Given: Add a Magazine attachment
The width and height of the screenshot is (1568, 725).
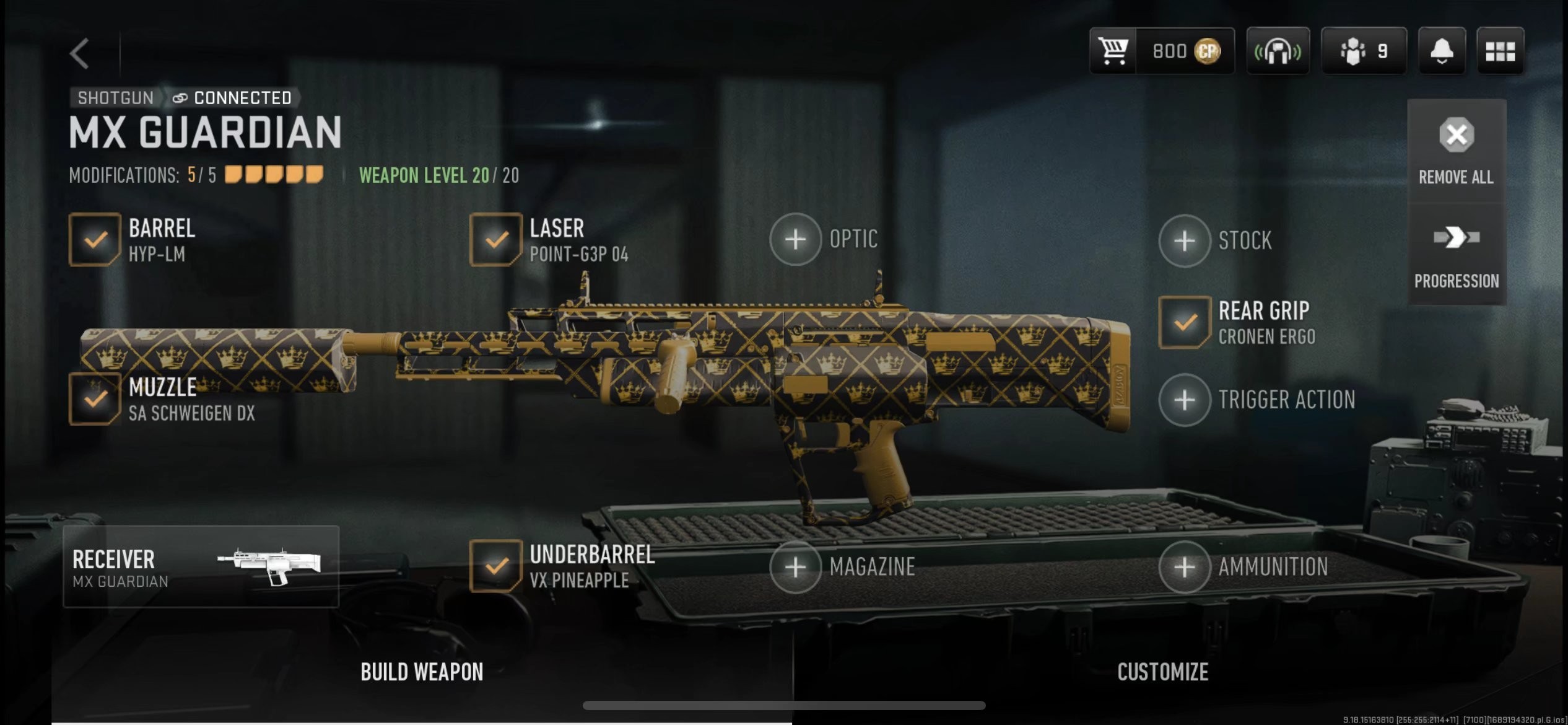Looking at the screenshot, I should point(796,567).
